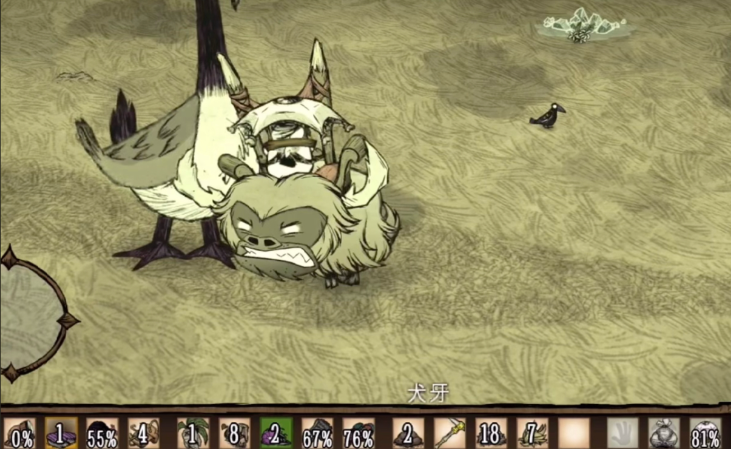Select the head equipment slot at 81%

coord(705,434)
